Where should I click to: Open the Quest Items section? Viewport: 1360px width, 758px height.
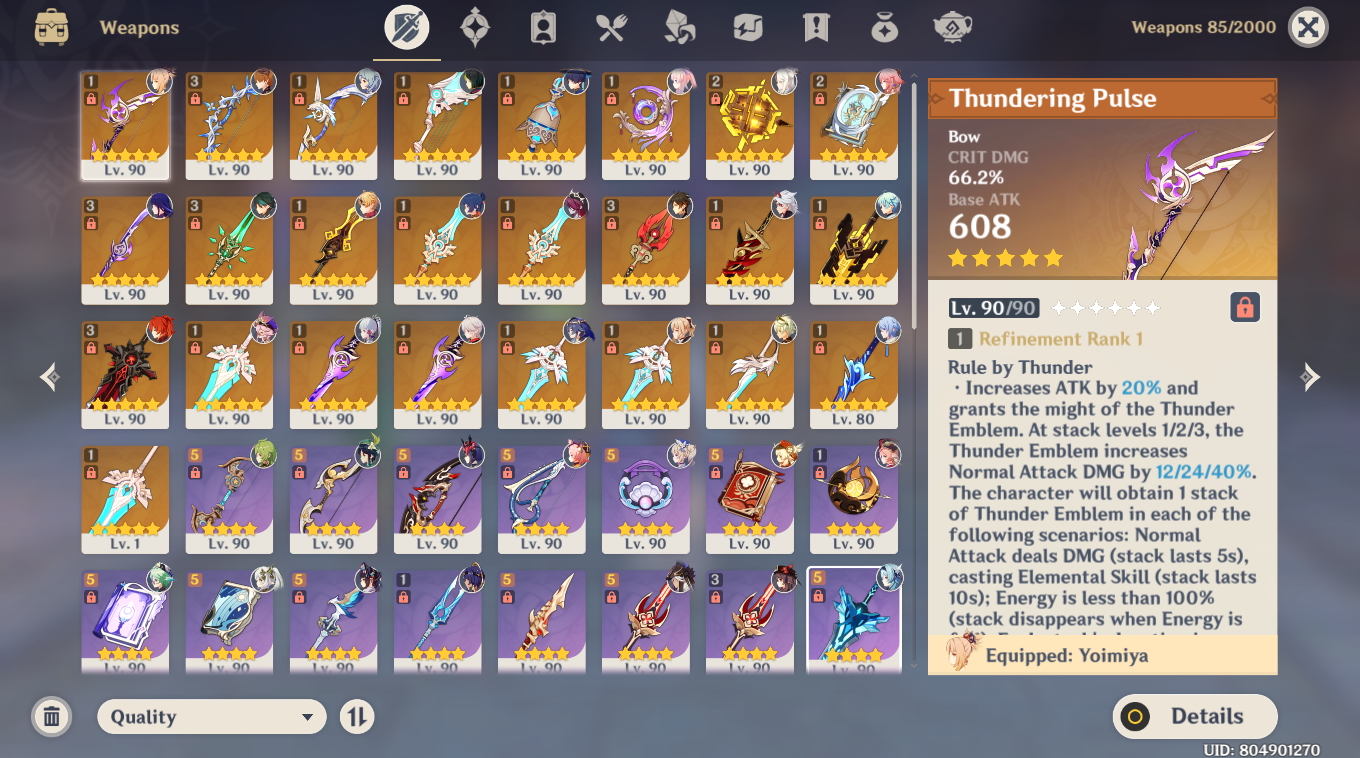815,27
